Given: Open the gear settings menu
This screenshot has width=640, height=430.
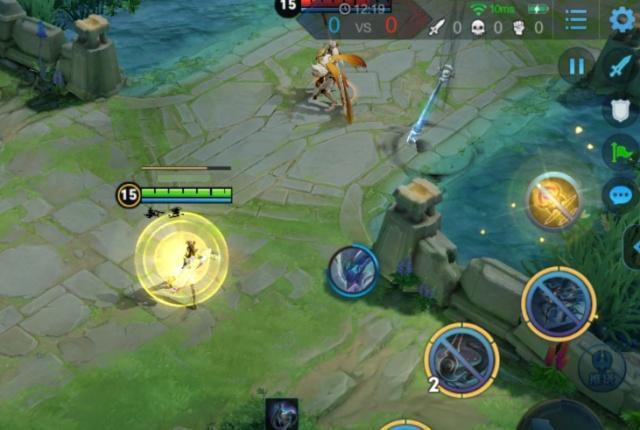Looking at the screenshot, I should coord(623,18).
